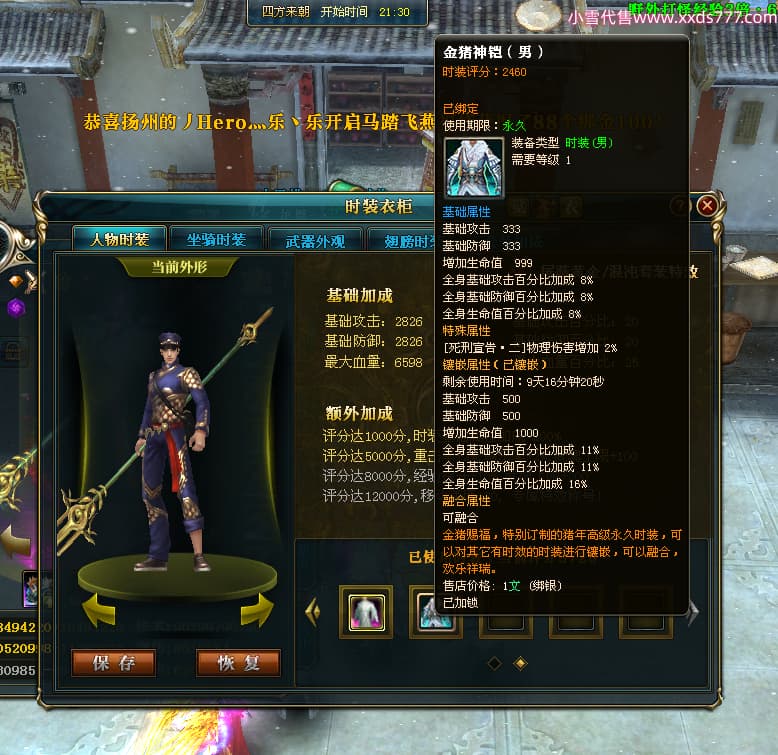Rotate character preview with left yellow arrow

click(98, 609)
